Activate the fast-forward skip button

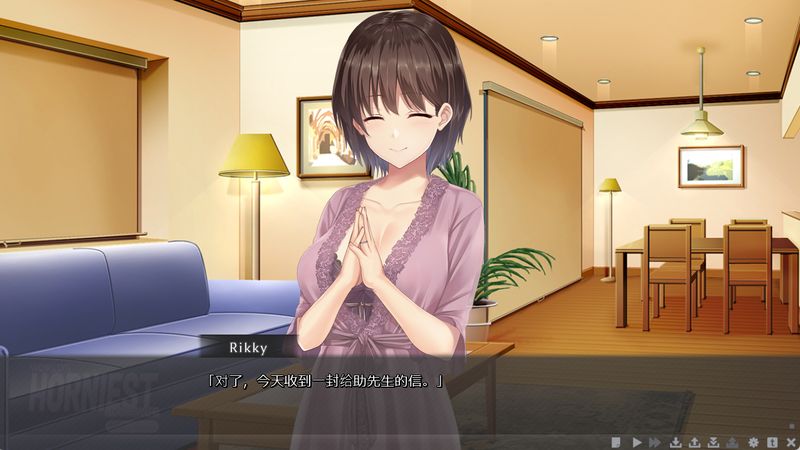coord(655,441)
